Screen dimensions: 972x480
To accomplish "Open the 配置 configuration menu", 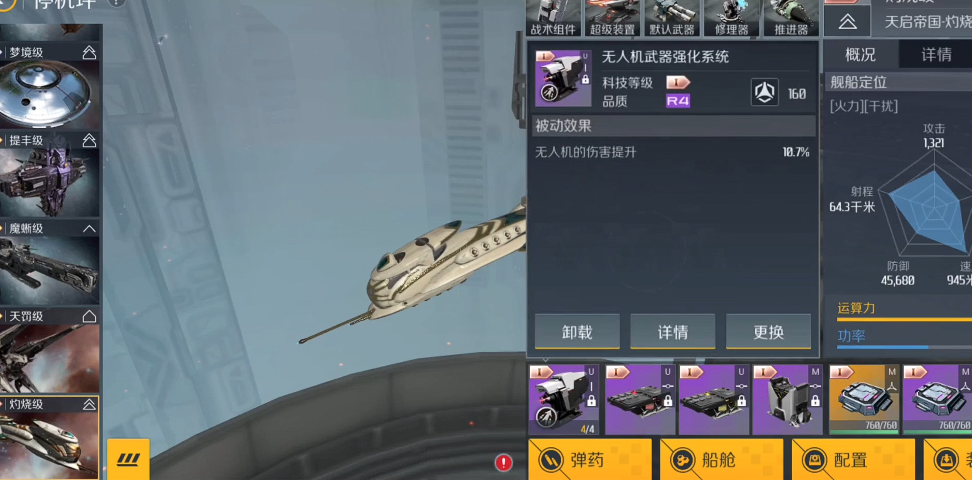I will pyautogui.click(x=852, y=460).
